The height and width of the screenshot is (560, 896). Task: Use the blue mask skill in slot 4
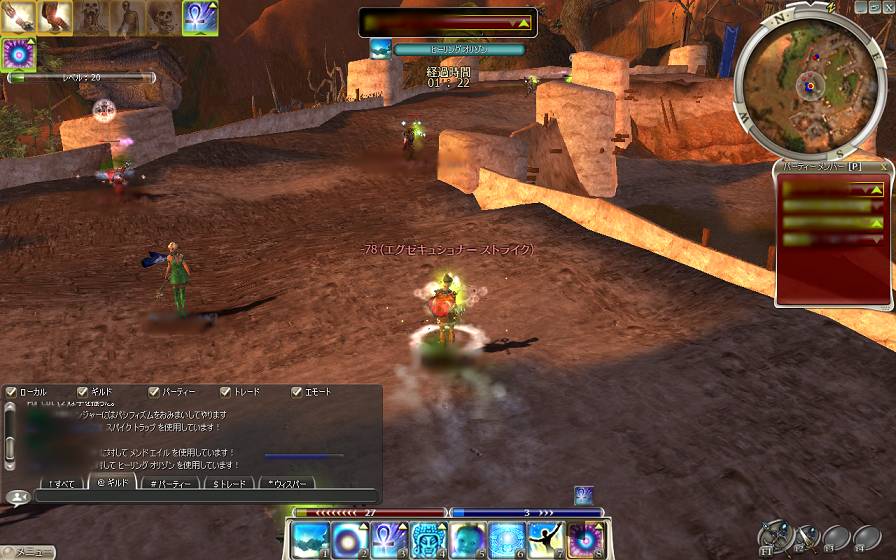coord(428,539)
